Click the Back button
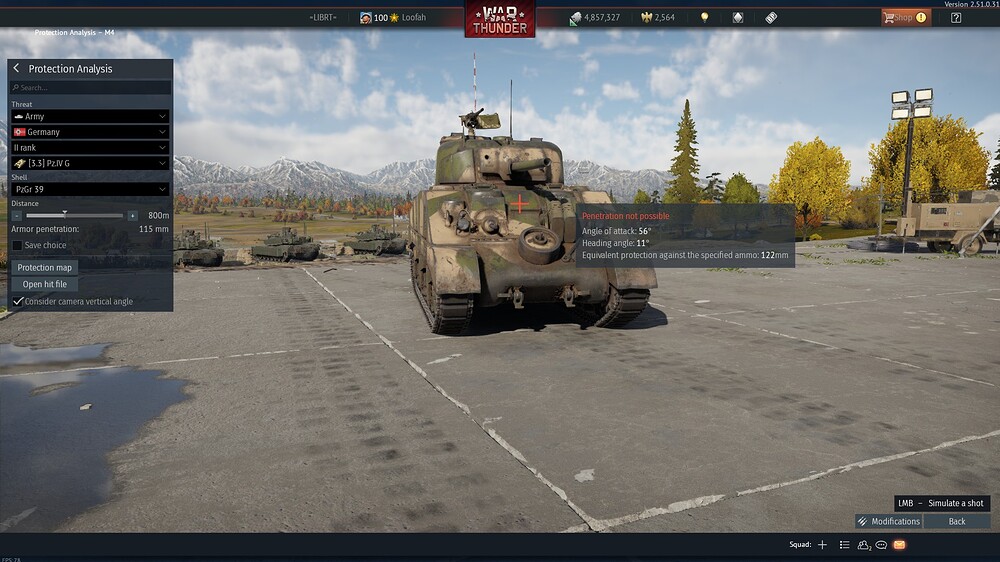The image size is (1000, 562). click(x=957, y=521)
